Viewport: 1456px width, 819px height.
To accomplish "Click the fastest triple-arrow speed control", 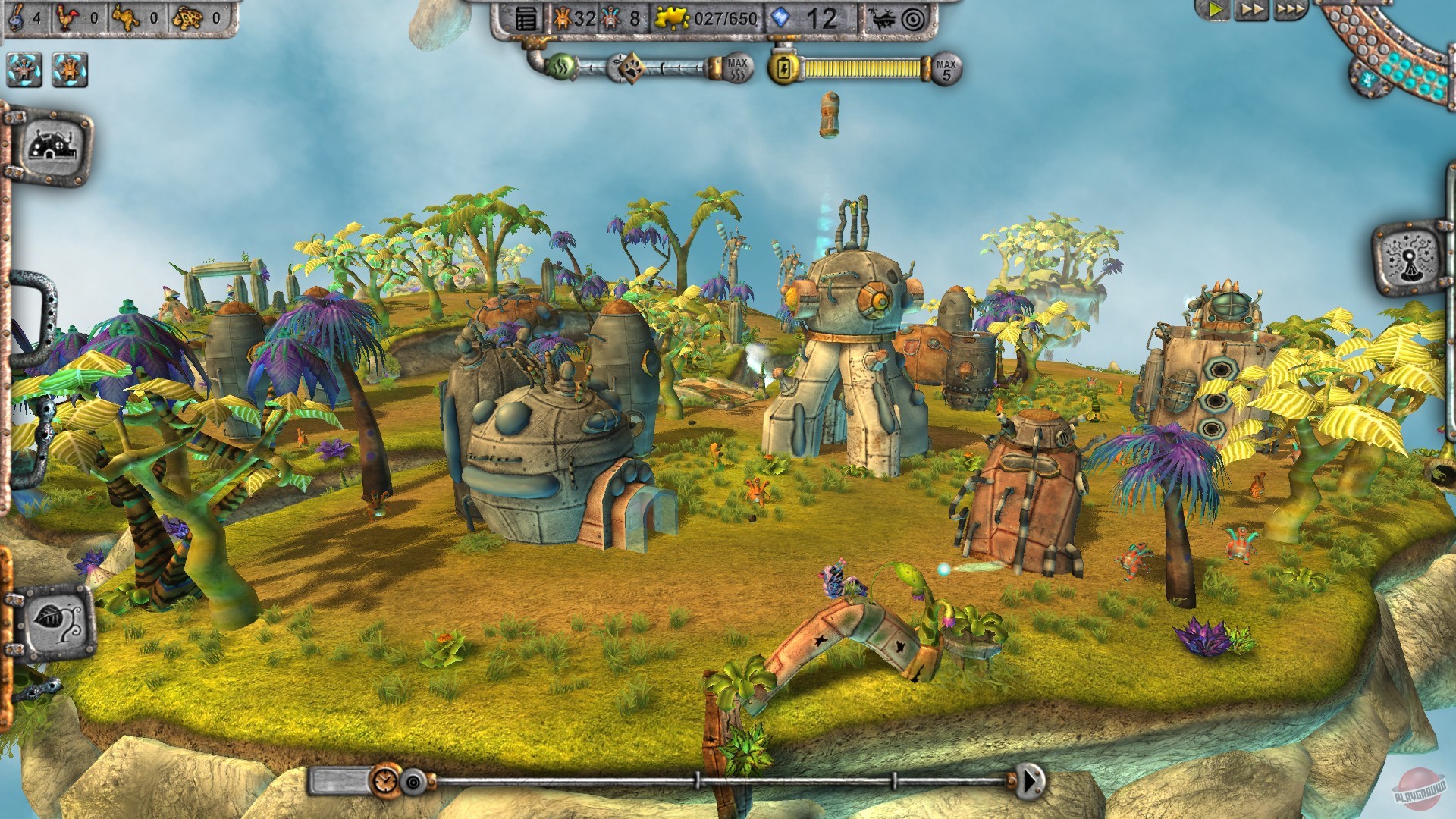I will tap(1291, 11).
